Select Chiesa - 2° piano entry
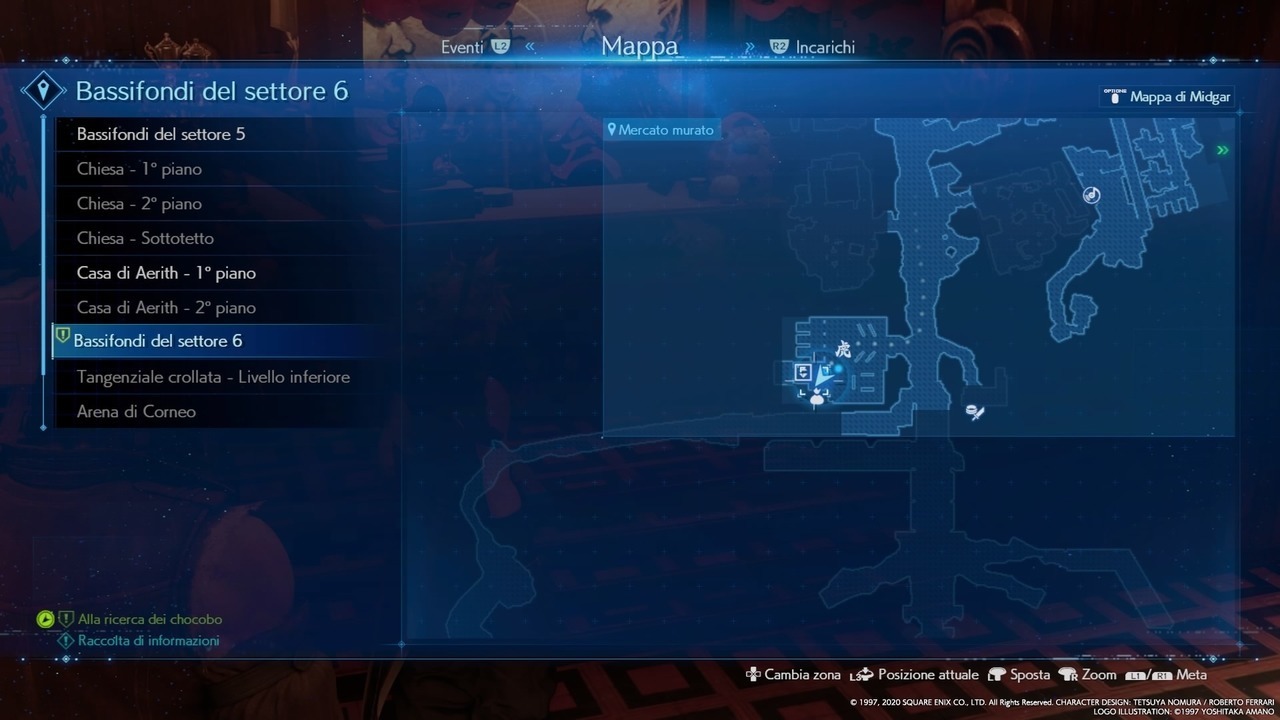 [x=139, y=204]
